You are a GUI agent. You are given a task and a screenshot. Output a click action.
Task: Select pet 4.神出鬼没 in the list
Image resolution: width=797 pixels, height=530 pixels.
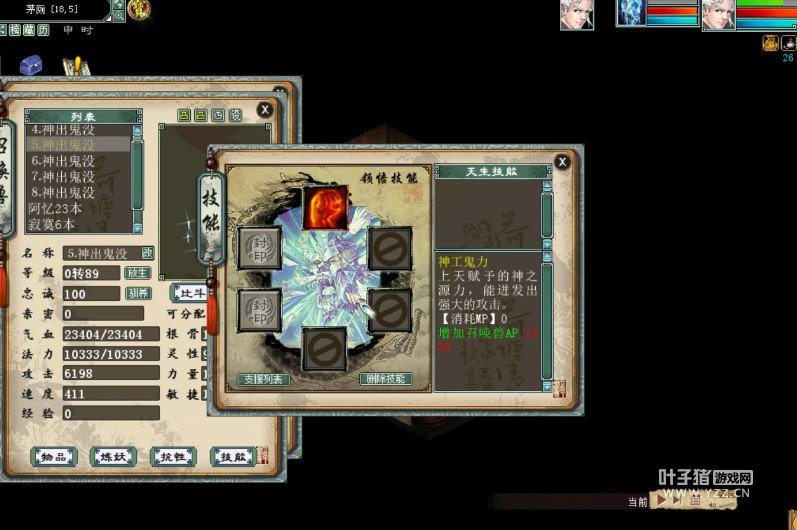63,129
